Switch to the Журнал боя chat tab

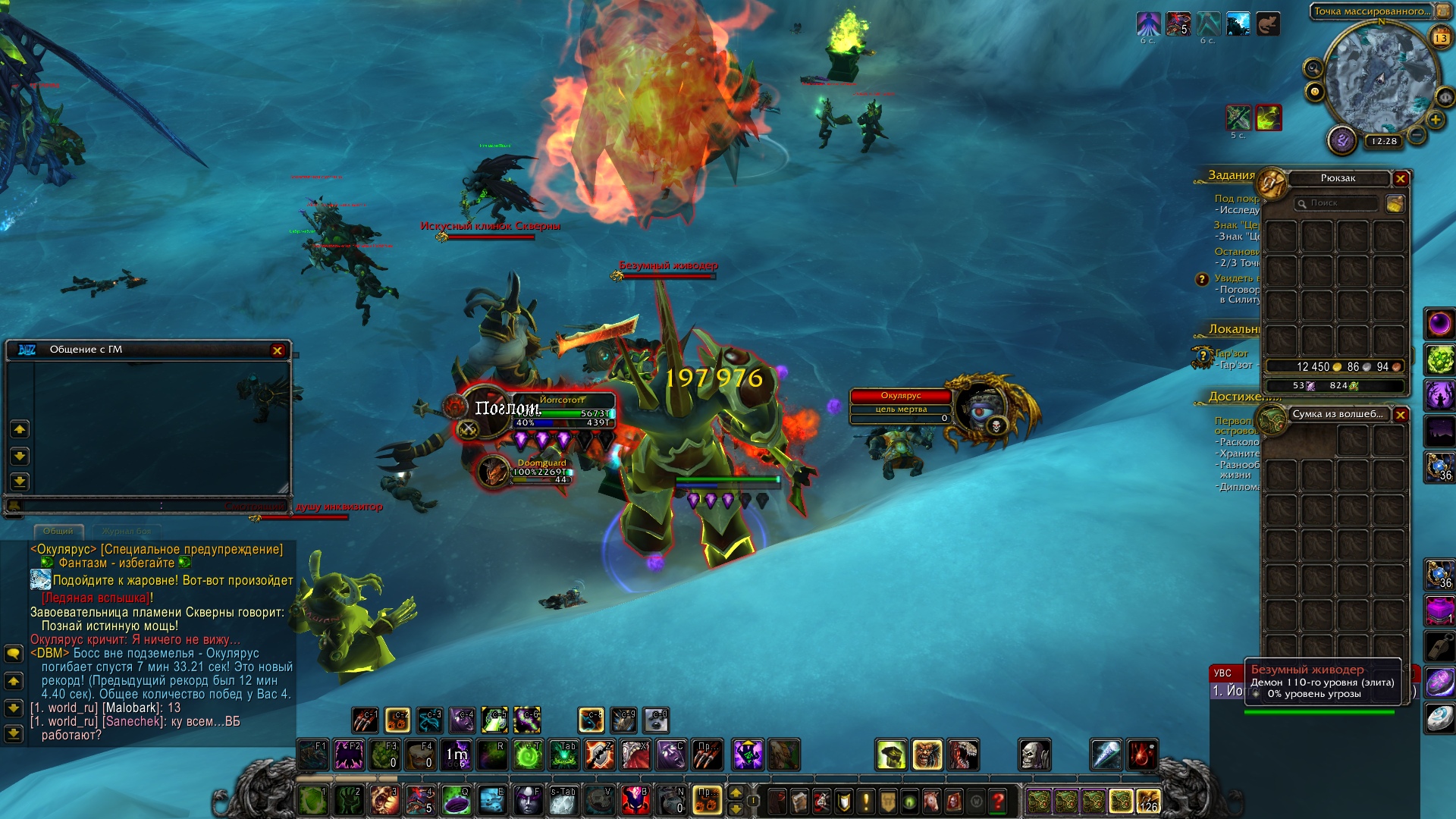coord(127,531)
